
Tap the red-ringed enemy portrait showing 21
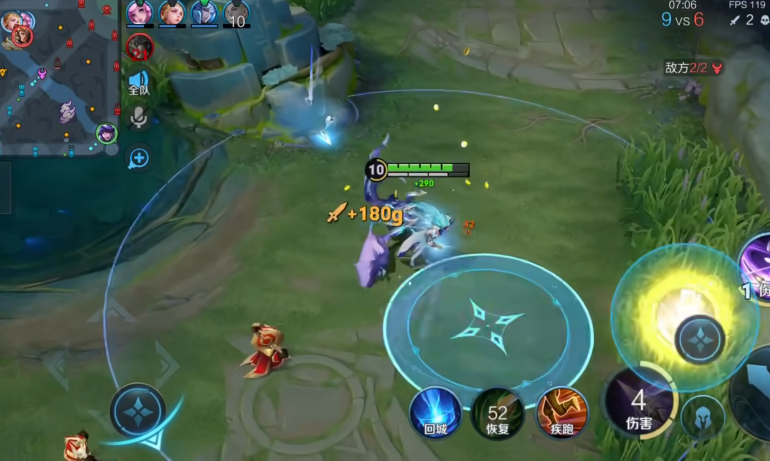(x=140, y=46)
